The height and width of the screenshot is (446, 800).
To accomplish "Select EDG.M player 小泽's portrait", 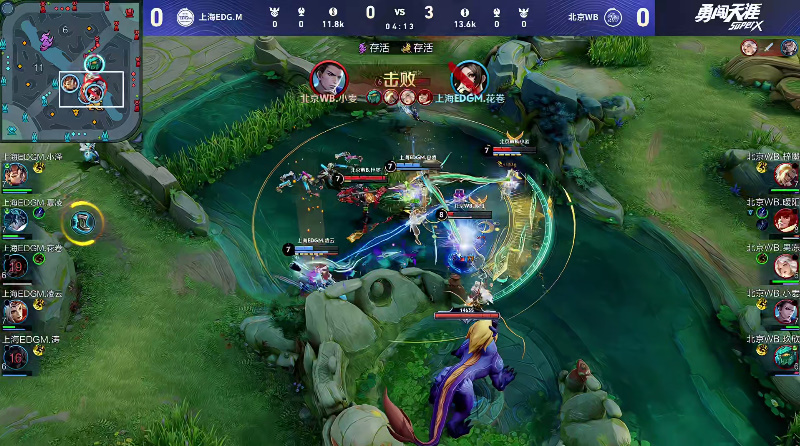I will [x=16, y=174].
